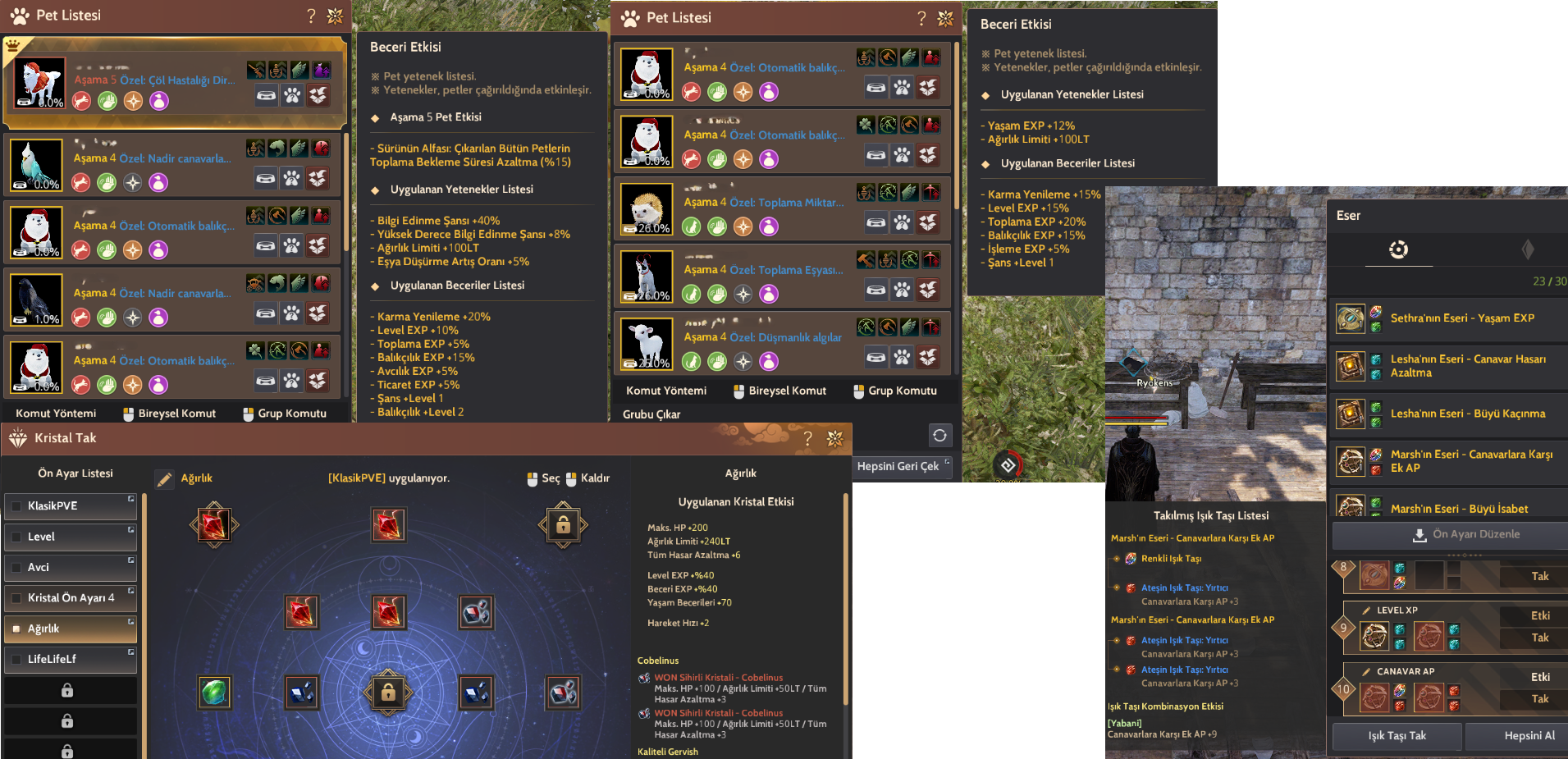Click the food bowl icon on Aşama 5 pet
The height and width of the screenshot is (759, 1568).
click(266, 95)
